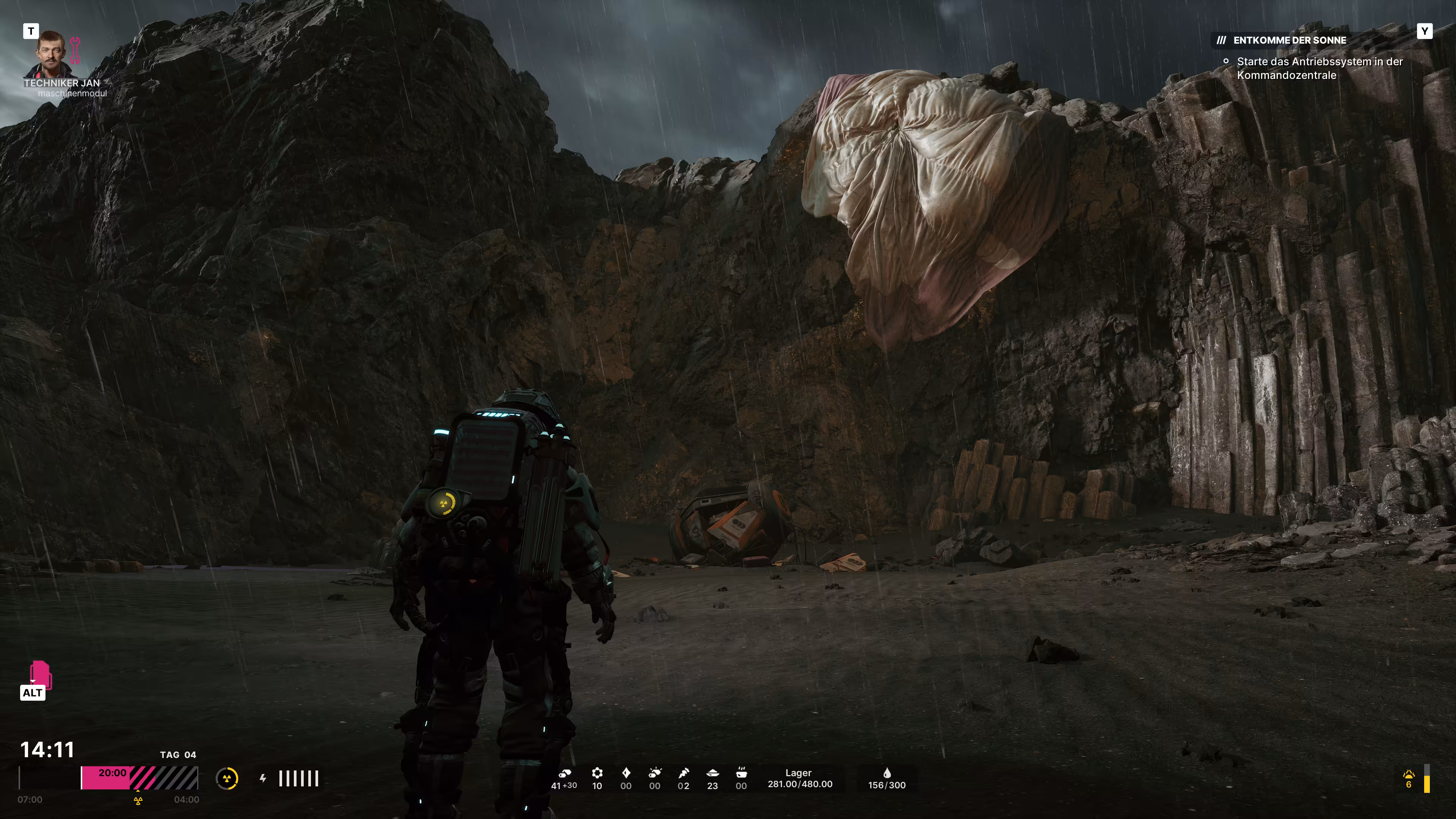Select the metals resource icon
The image size is (1456, 819).
pos(565,773)
